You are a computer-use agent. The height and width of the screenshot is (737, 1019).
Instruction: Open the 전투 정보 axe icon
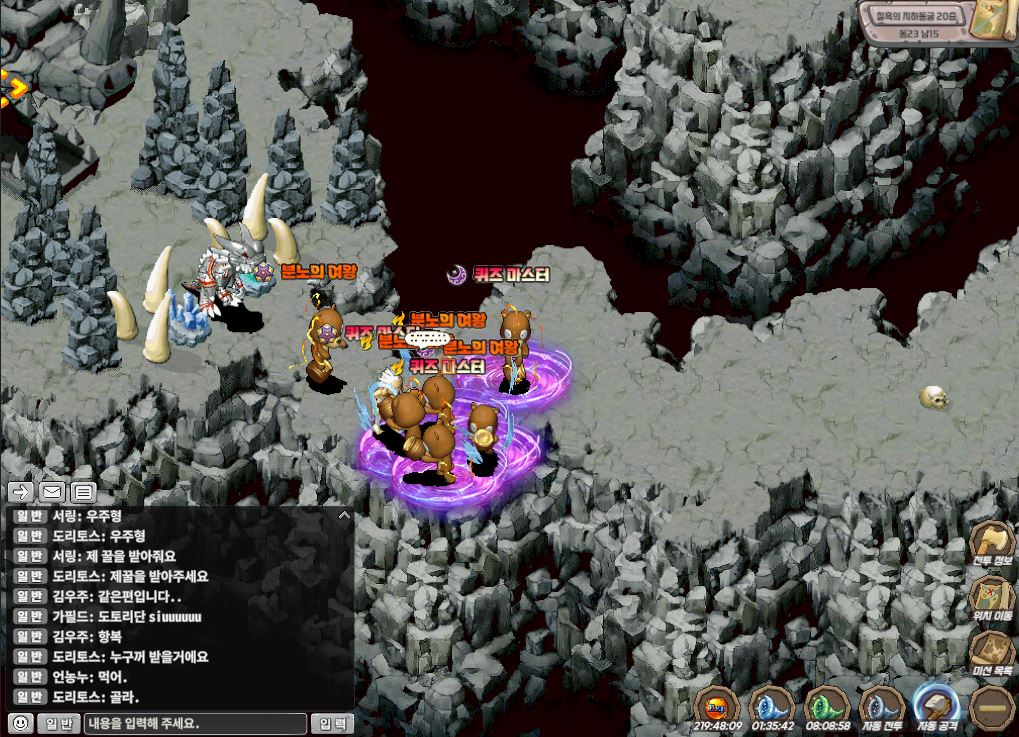[991, 541]
